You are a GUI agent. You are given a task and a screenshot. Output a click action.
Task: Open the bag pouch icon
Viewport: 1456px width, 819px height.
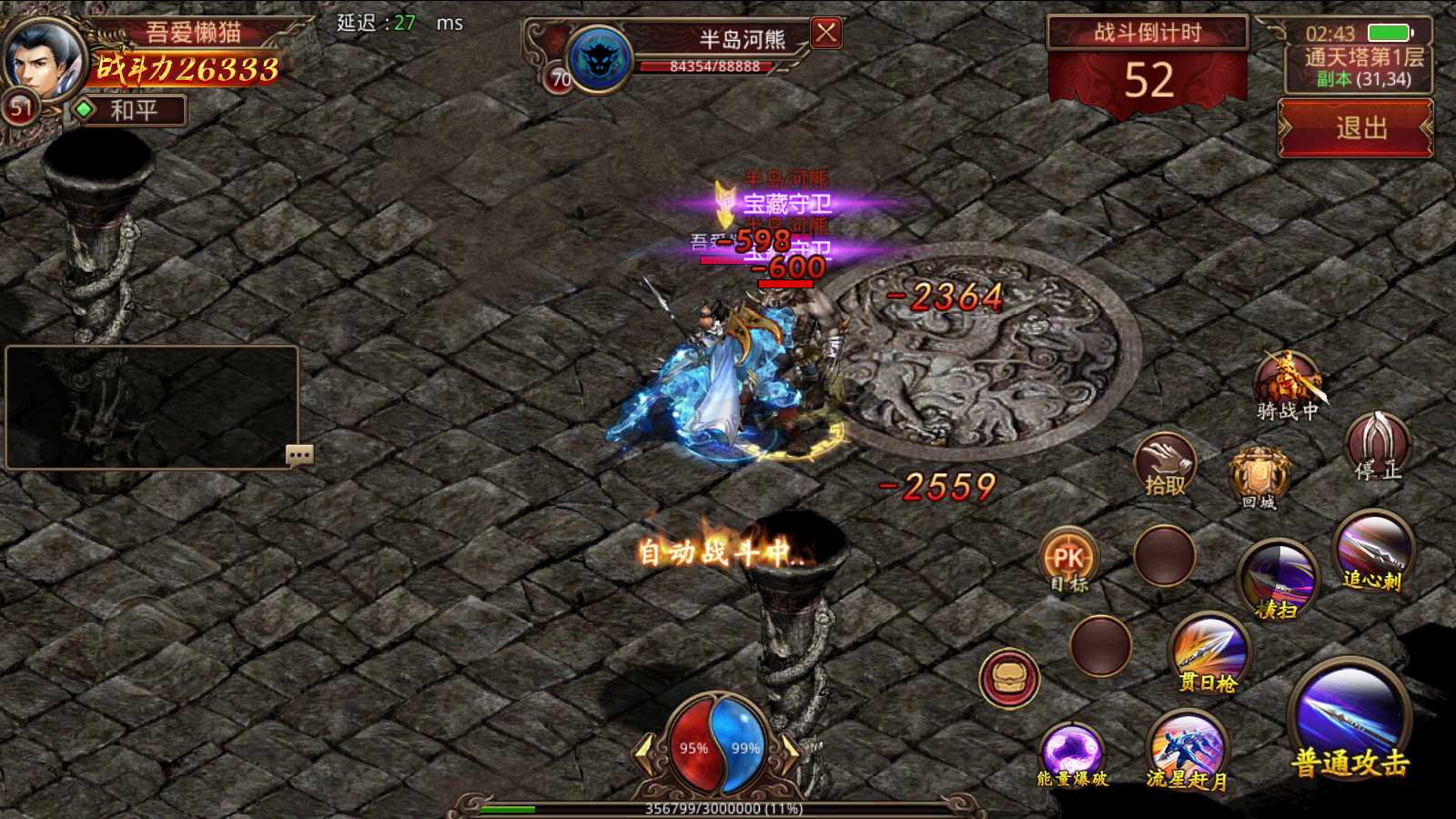click(1009, 677)
